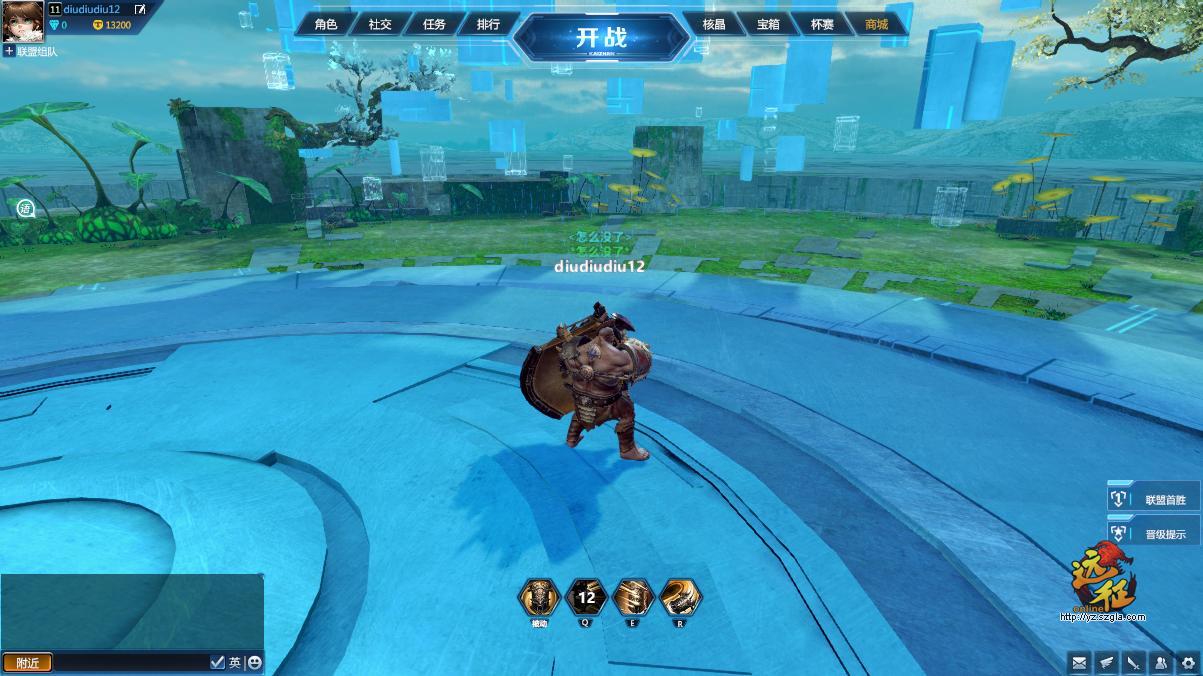Open the 任务 quests tab
Image resolution: width=1203 pixels, height=676 pixels.
434,24
